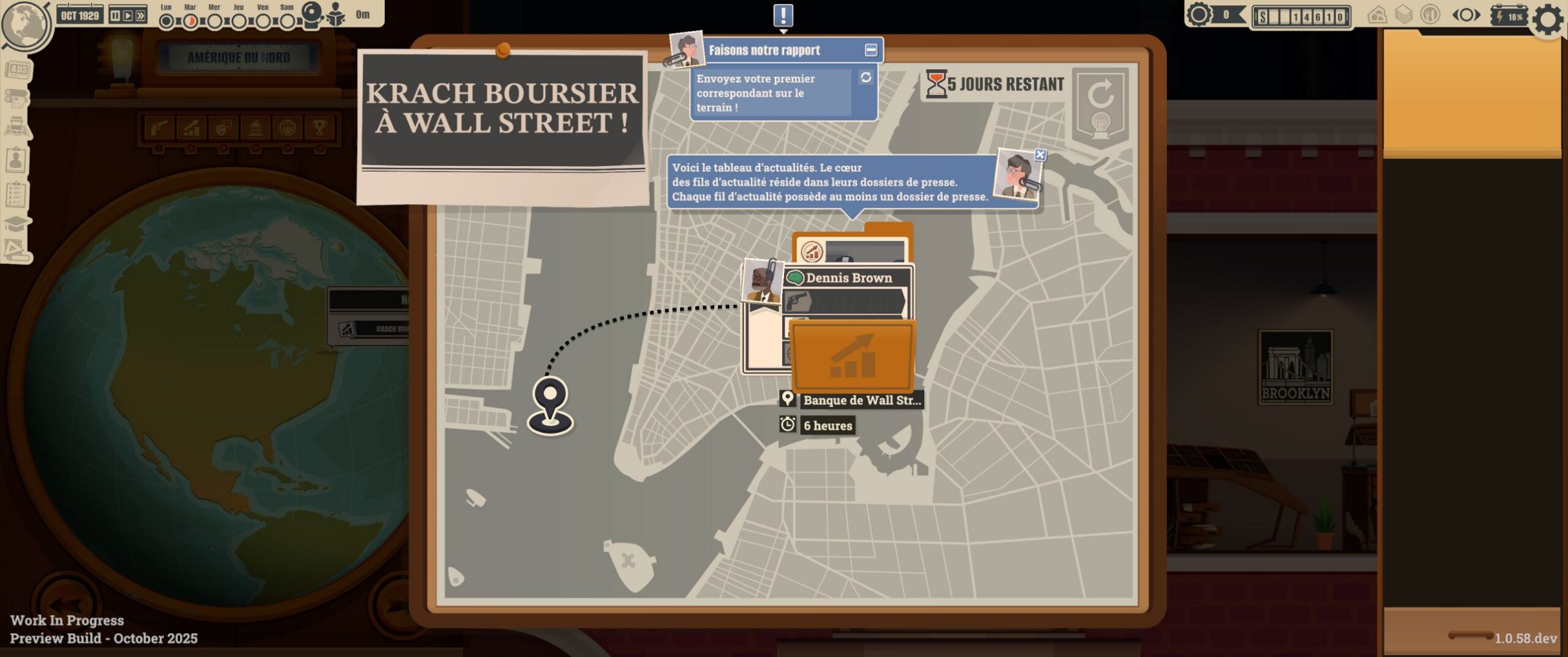Click the refresh arrow idea banner
1568x657 pixels.
click(x=1100, y=105)
